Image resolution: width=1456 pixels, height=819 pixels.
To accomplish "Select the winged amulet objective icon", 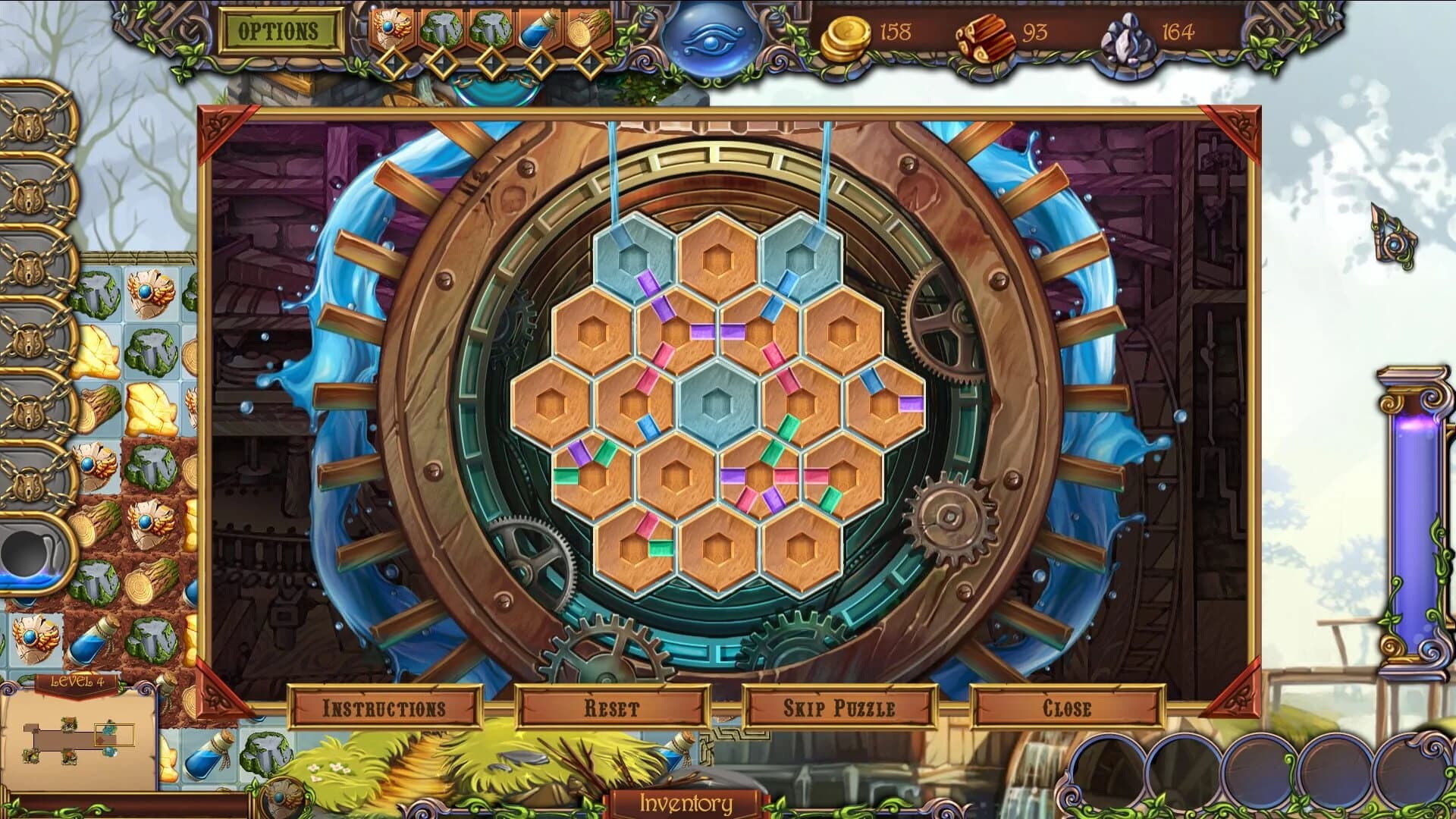I will coord(392,29).
